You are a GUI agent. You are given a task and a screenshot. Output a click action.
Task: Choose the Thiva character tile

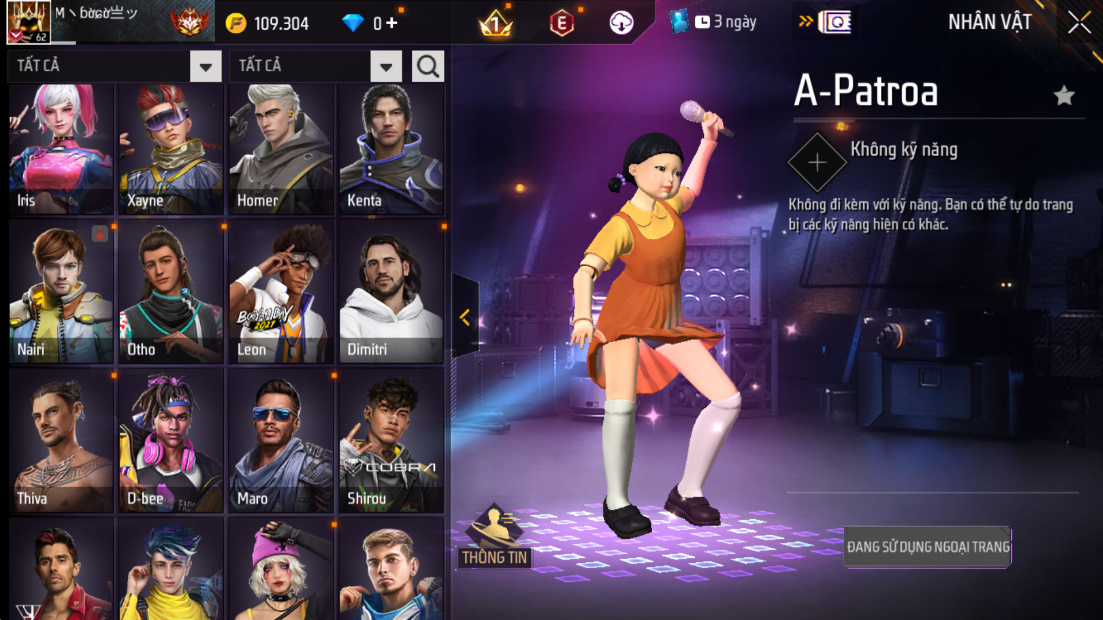[x=61, y=440]
